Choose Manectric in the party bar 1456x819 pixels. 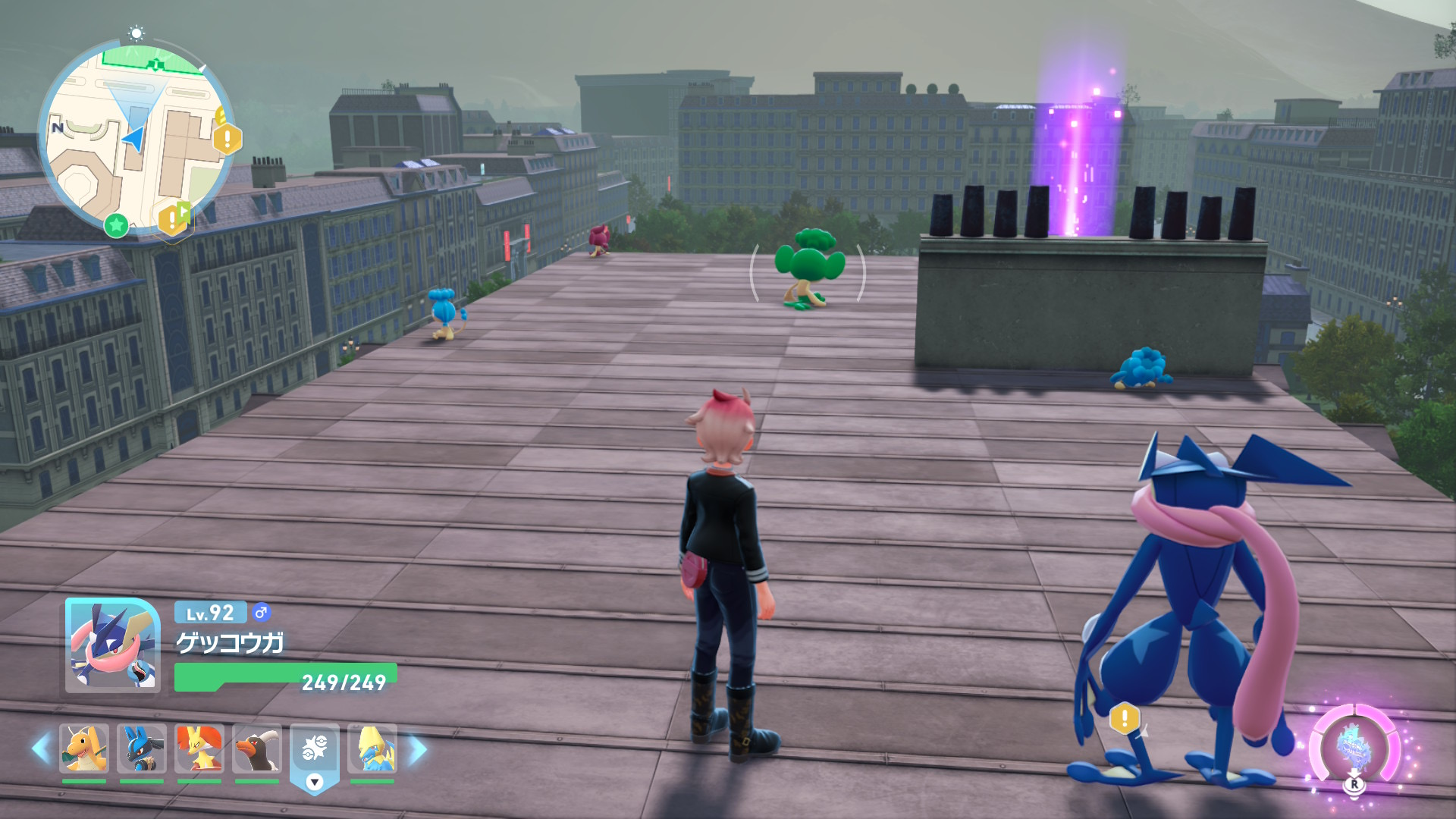tap(372, 748)
